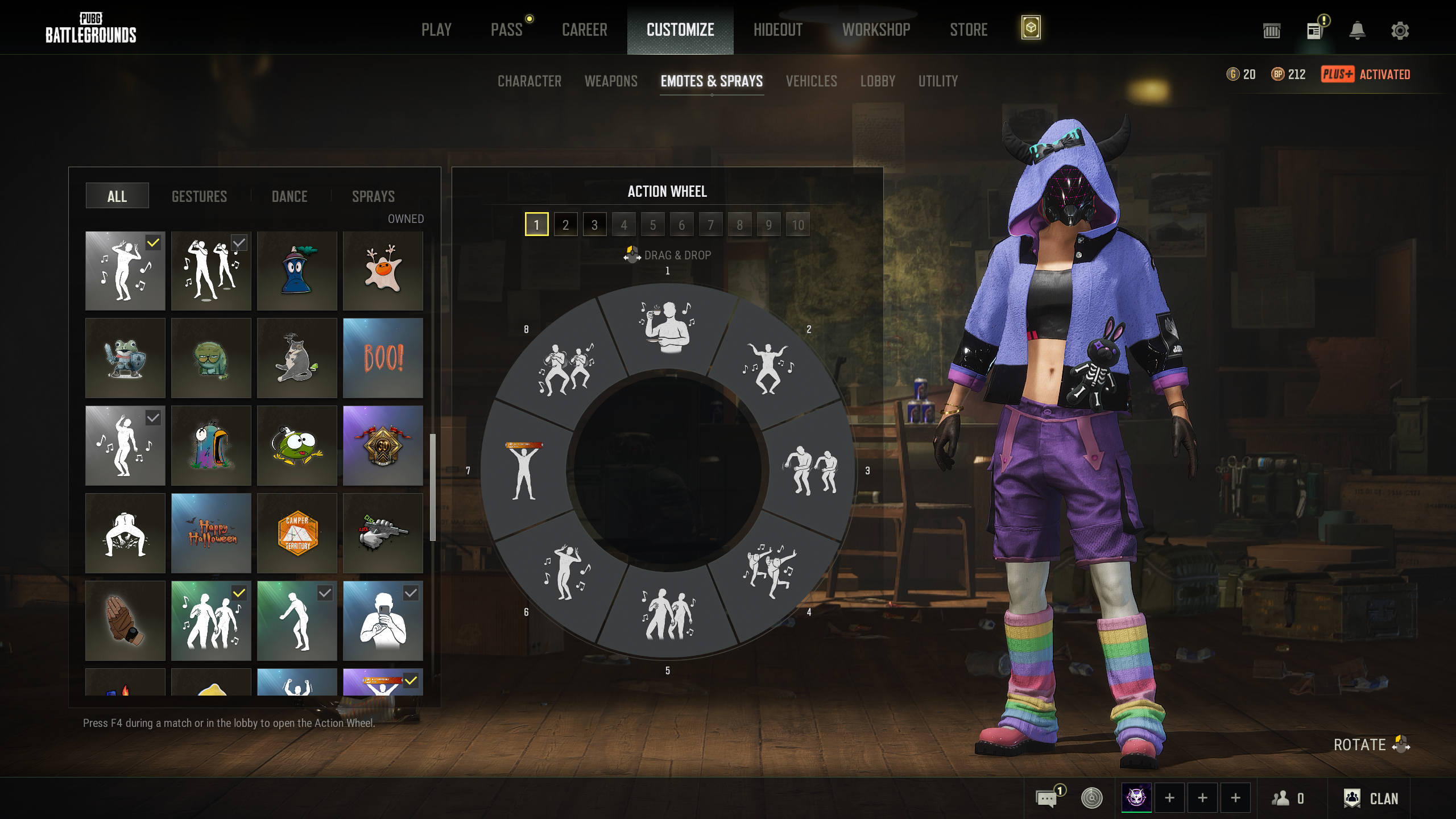Open the settings gear icon
1456x819 pixels.
[x=1400, y=30]
